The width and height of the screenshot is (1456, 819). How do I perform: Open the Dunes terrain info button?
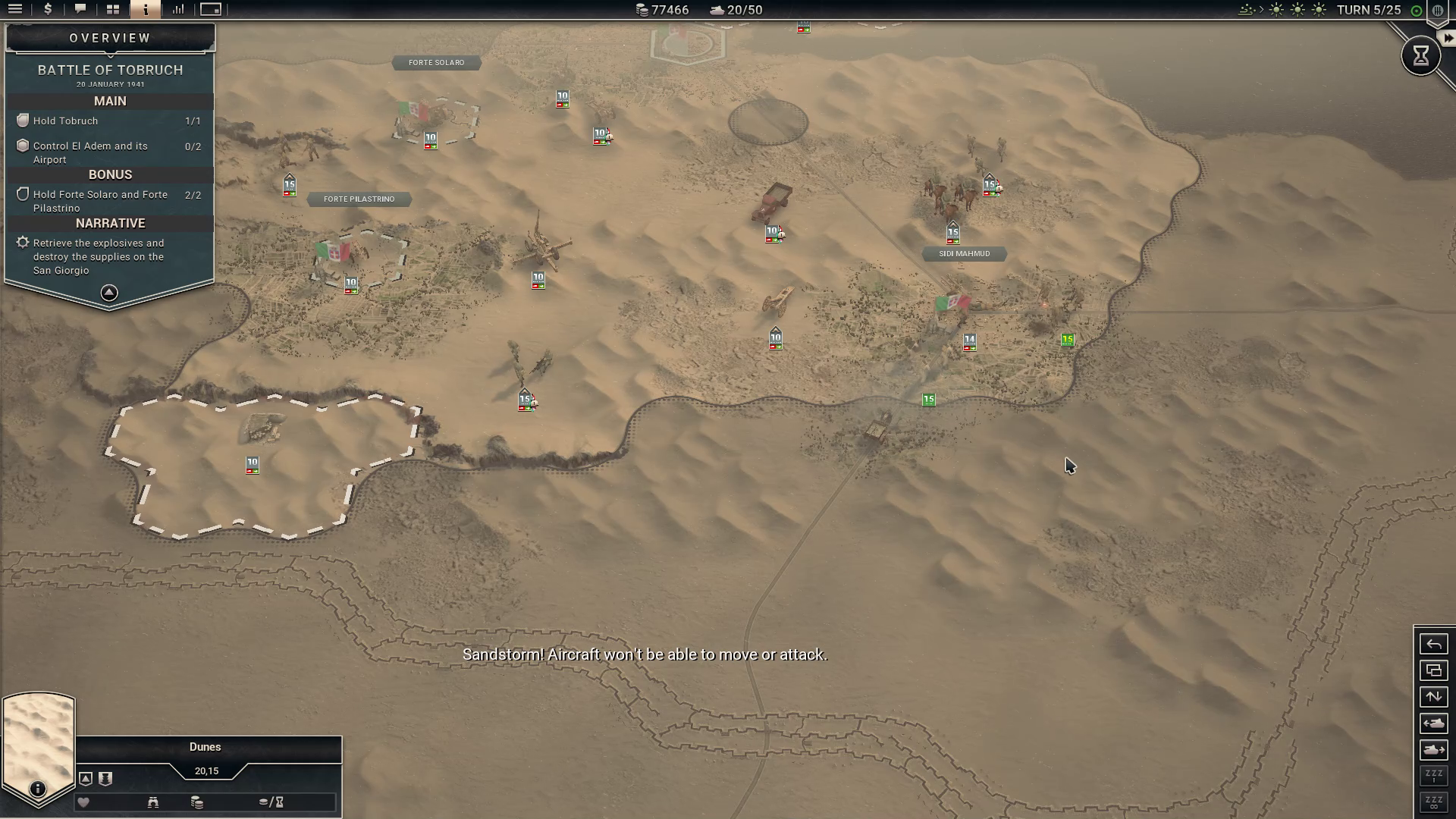pyautogui.click(x=37, y=789)
